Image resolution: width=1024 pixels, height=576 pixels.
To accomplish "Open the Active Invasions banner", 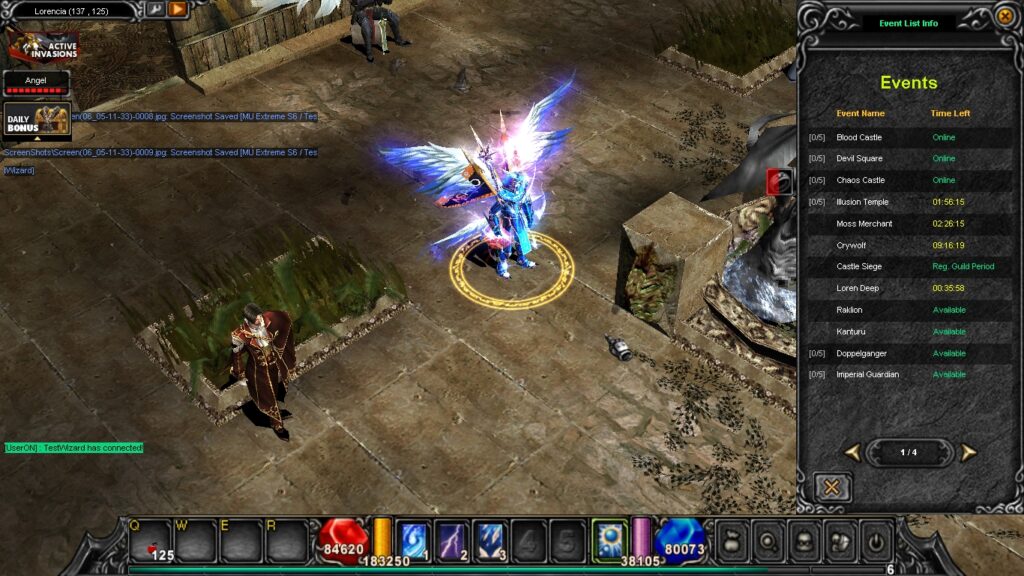I will [41, 45].
